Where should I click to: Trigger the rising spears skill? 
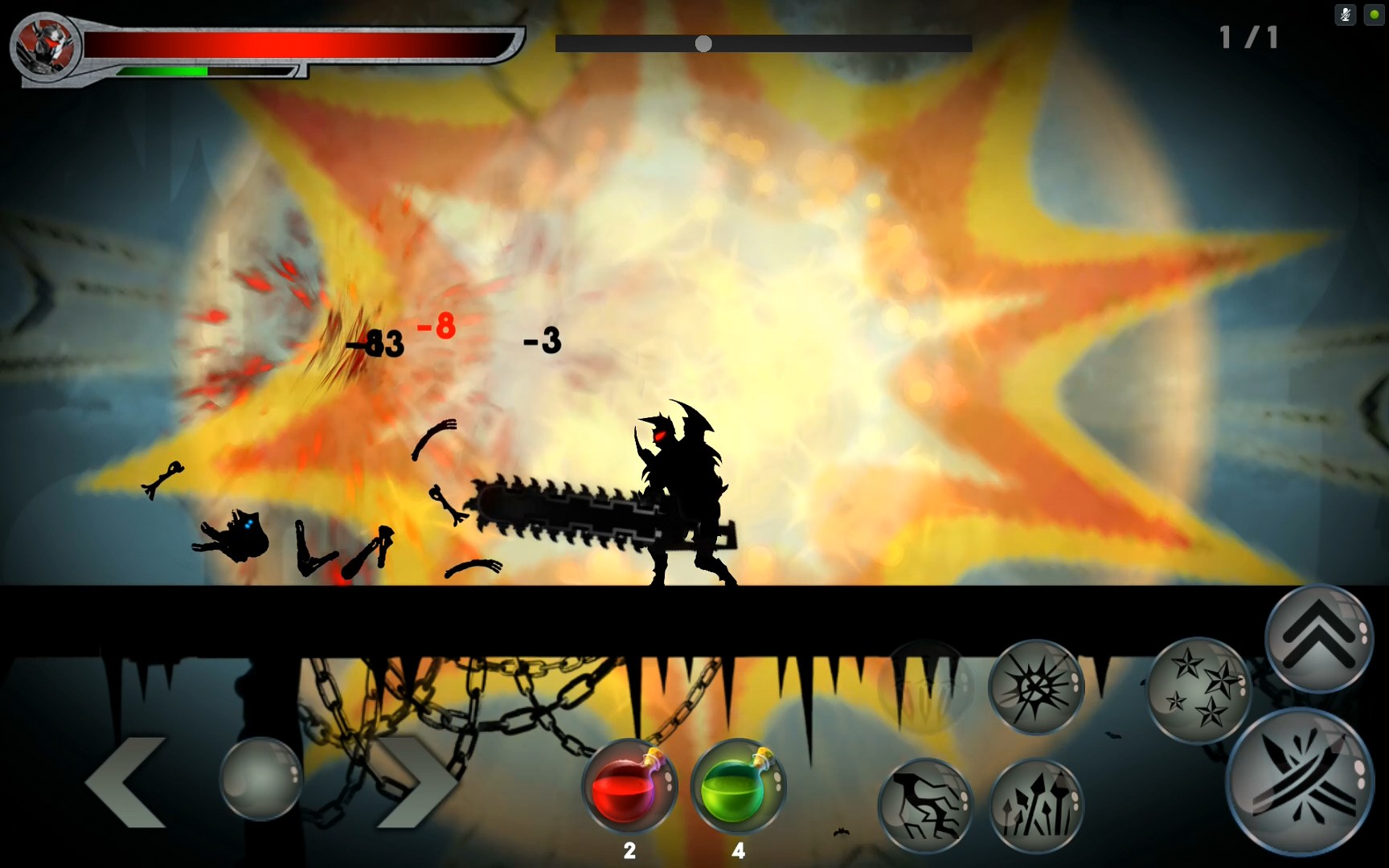pyautogui.click(x=1037, y=805)
